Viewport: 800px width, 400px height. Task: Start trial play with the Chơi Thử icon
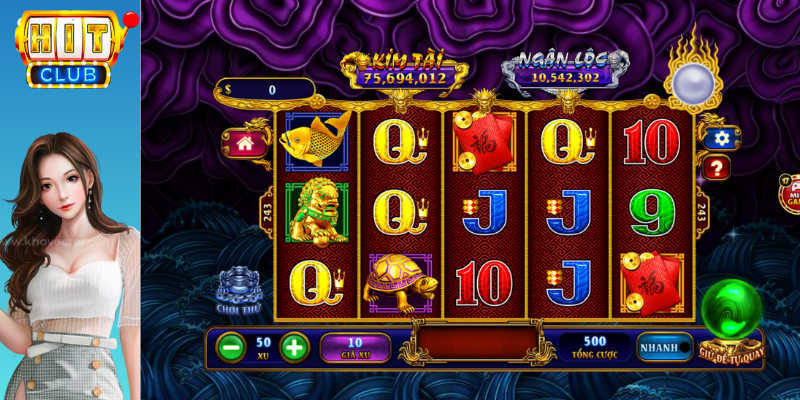point(239,285)
